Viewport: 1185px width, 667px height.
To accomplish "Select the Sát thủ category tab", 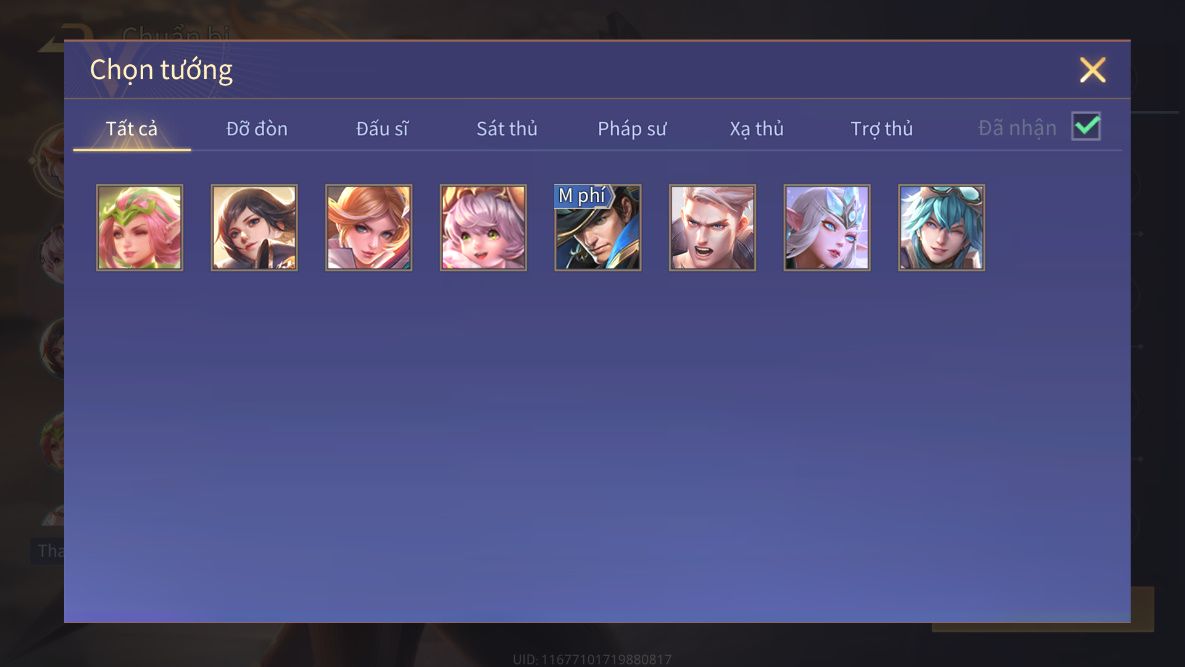I will [507, 129].
